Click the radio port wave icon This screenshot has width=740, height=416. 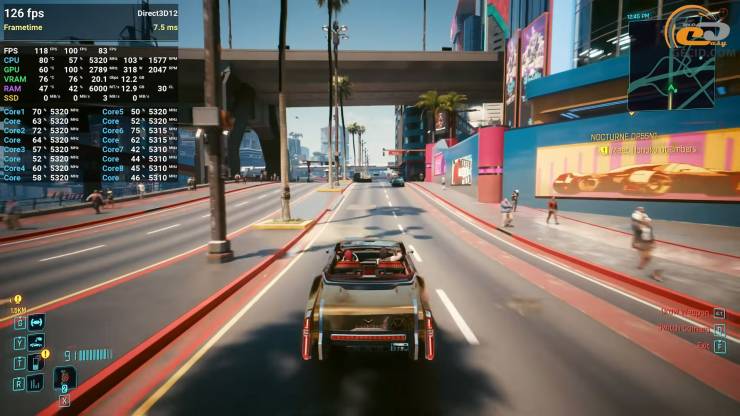[36, 322]
